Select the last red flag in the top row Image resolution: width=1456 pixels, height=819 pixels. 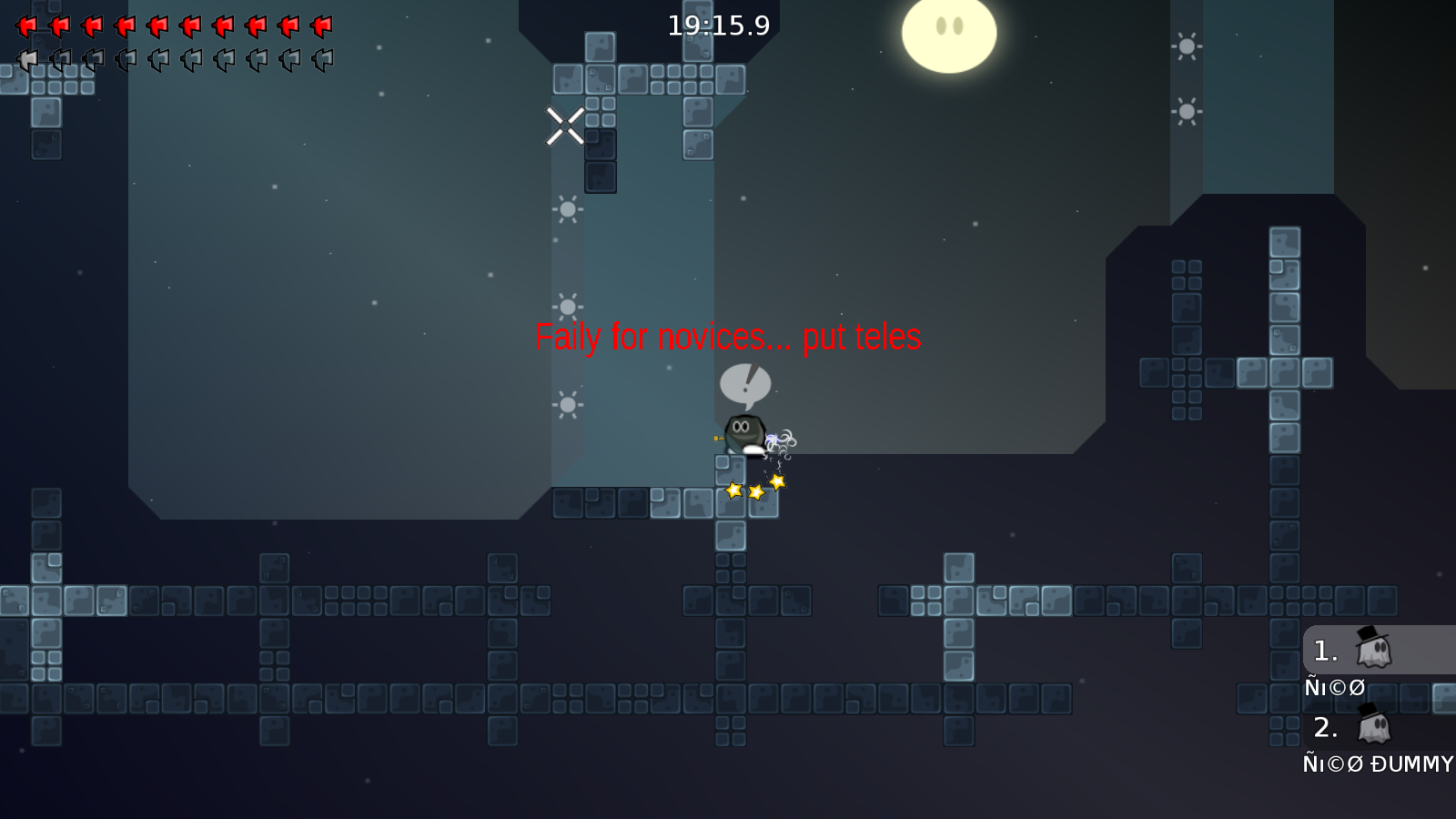pos(320,25)
